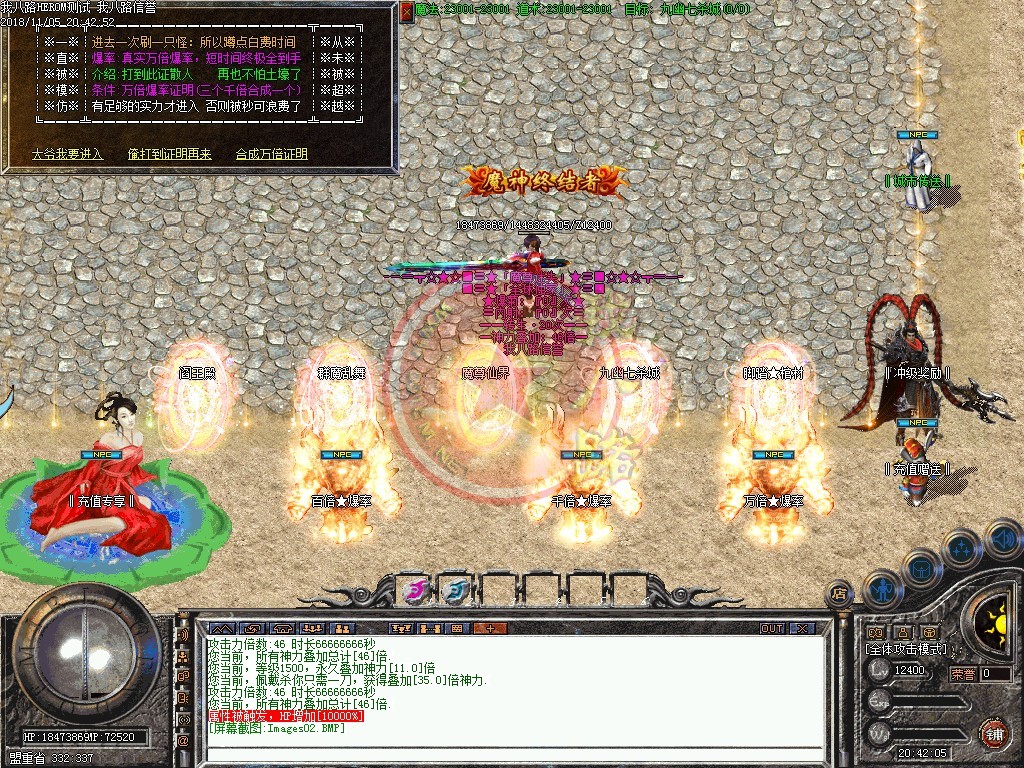Viewport: 1024px width, 768px height.
Task: Click the "合成万倍证明" dialogue link
Action: [271, 154]
